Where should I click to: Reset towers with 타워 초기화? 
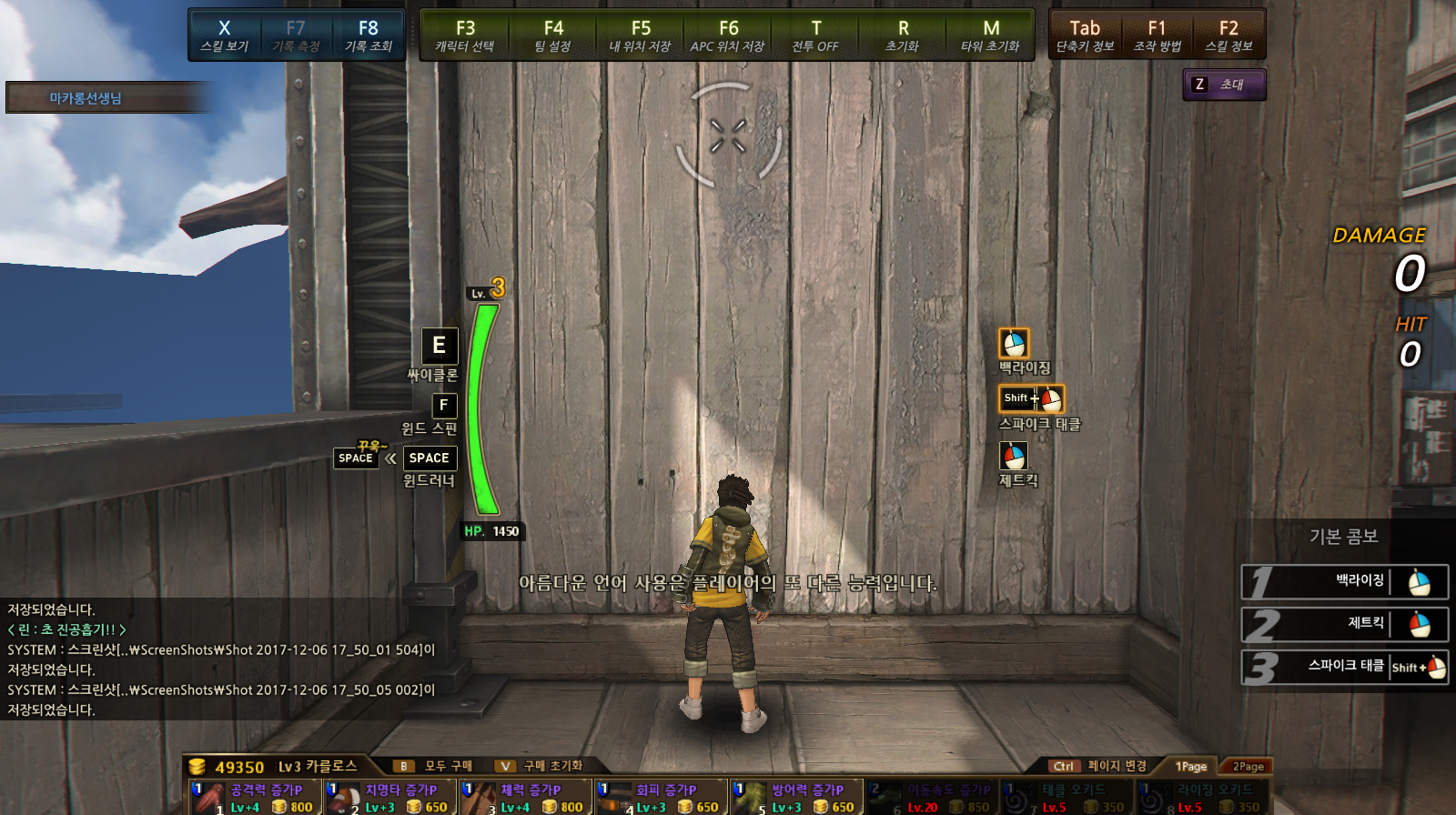[990, 35]
